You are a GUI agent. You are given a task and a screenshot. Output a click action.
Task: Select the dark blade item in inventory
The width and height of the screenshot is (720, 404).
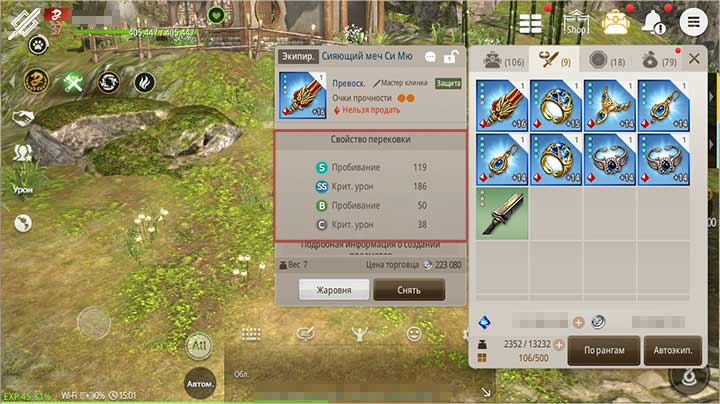click(502, 213)
